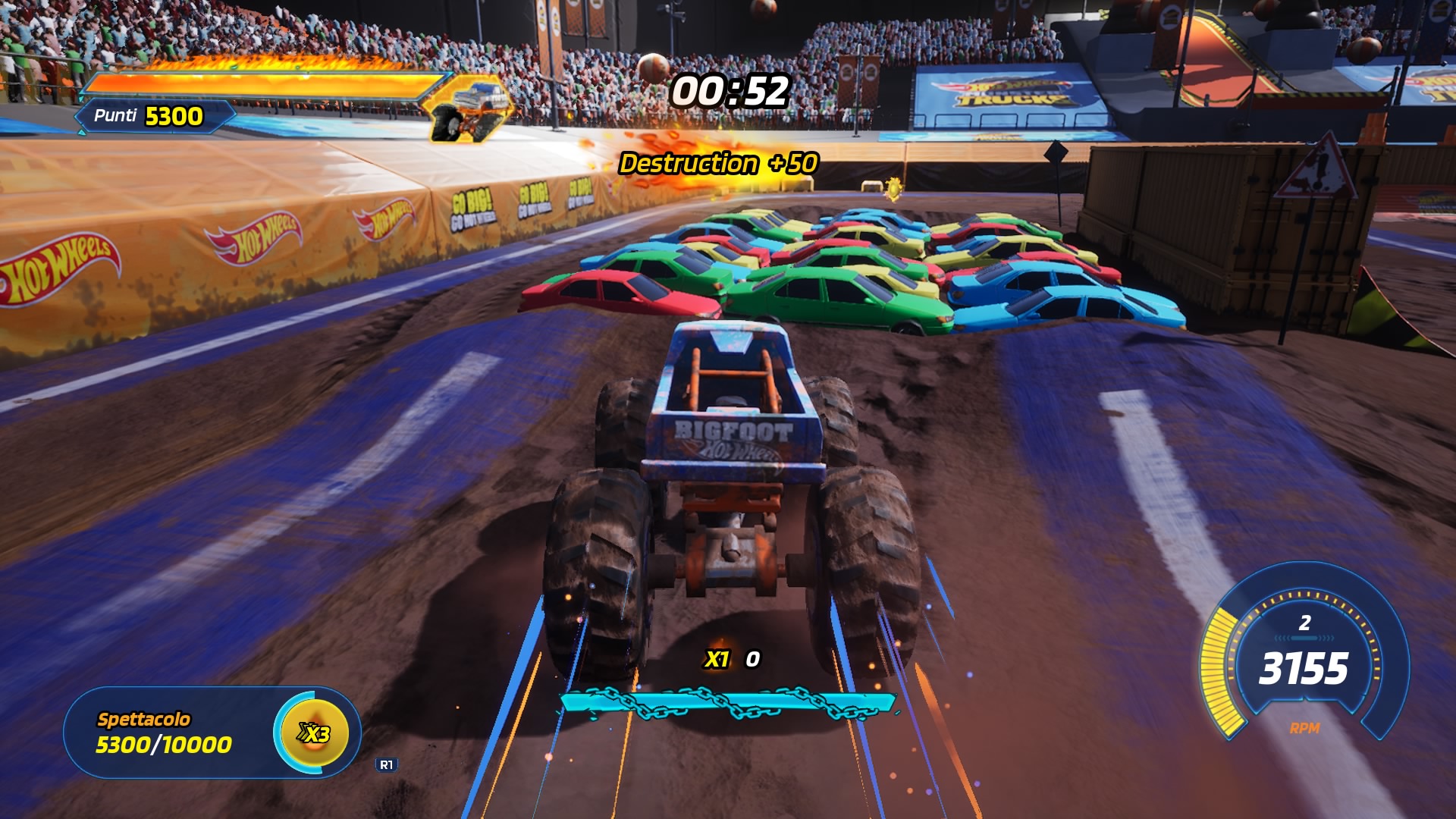Screen dimensions: 1456x819
Task: Click the Punti 5300 score value
Action: [176, 117]
